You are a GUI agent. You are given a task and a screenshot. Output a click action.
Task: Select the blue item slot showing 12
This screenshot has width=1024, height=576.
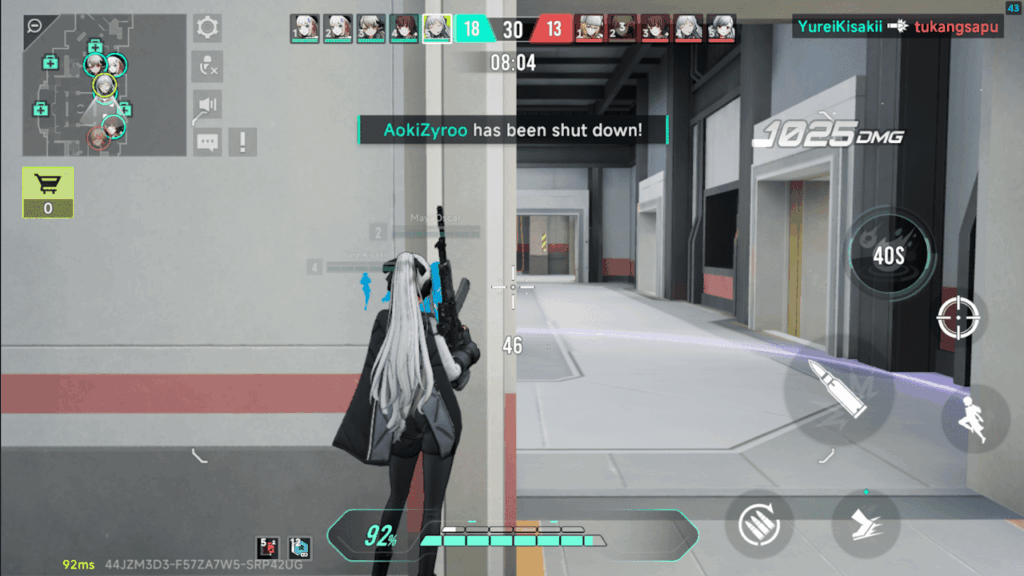(298, 547)
